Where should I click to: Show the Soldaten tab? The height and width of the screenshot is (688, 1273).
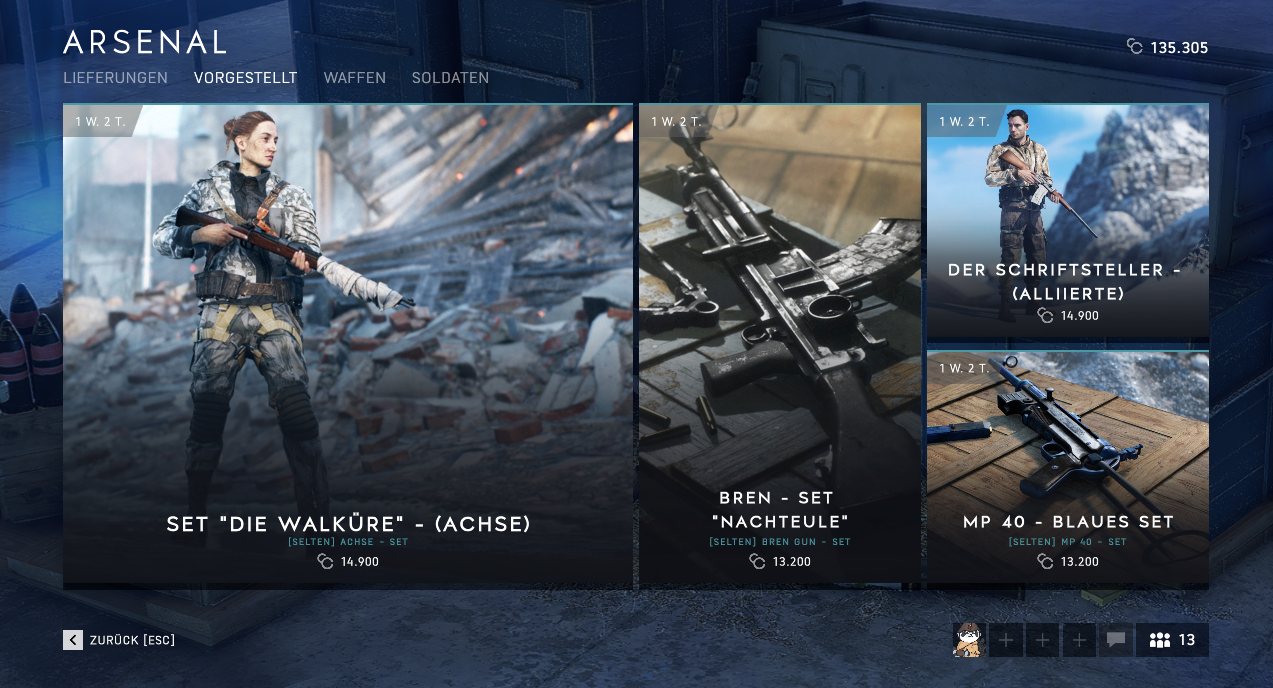450,78
